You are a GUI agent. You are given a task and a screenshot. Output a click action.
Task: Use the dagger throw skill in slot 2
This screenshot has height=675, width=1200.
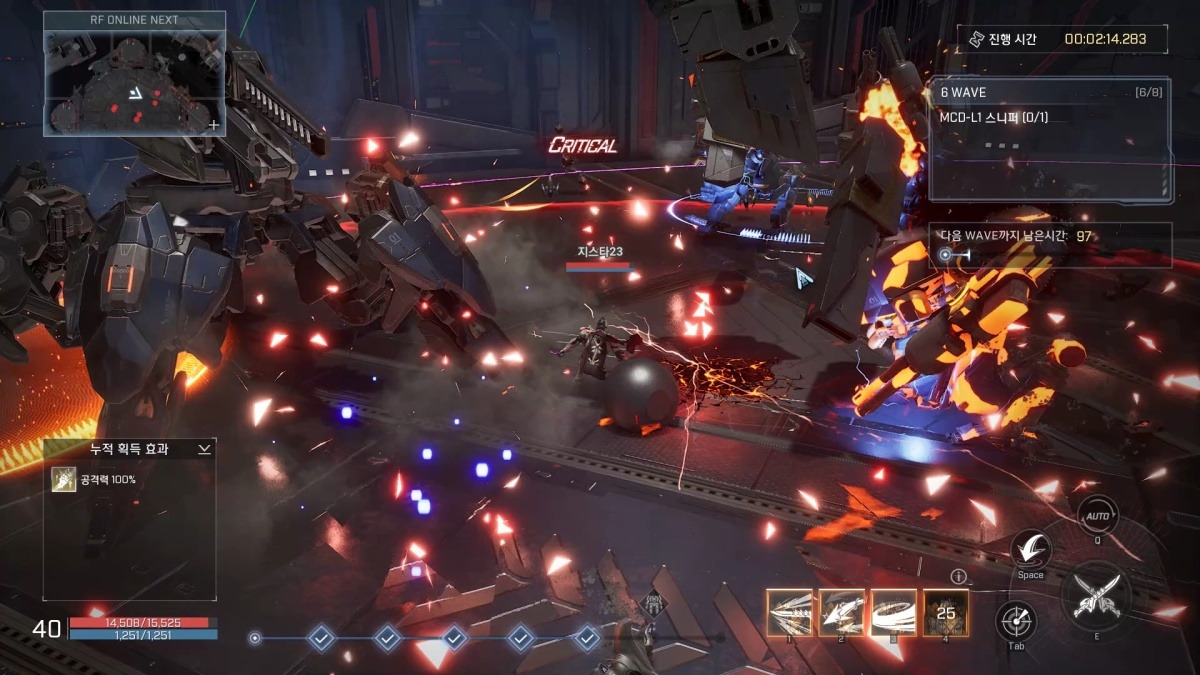(x=841, y=612)
